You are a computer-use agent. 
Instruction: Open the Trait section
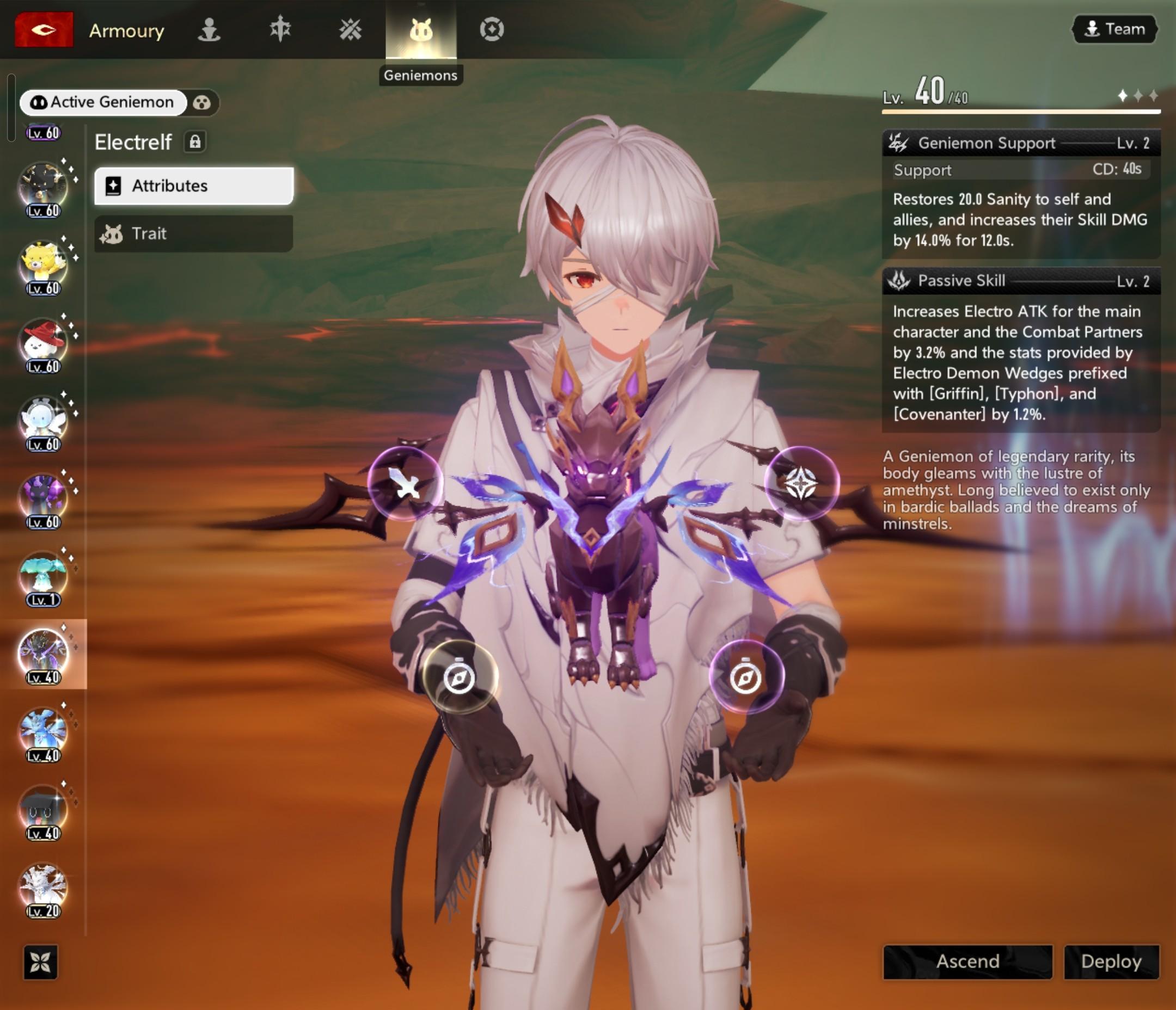tap(193, 233)
